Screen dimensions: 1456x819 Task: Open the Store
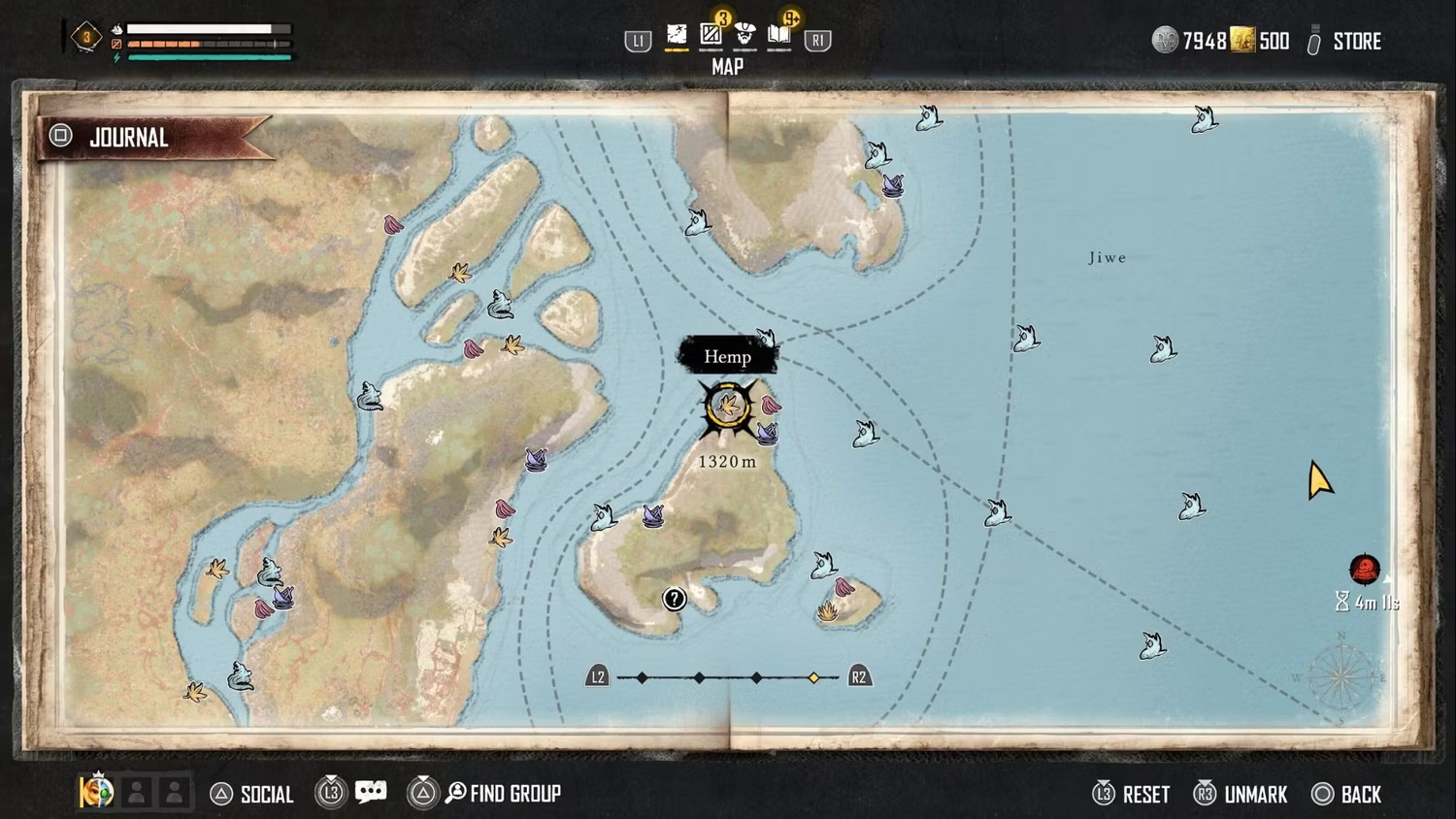point(1355,42)
